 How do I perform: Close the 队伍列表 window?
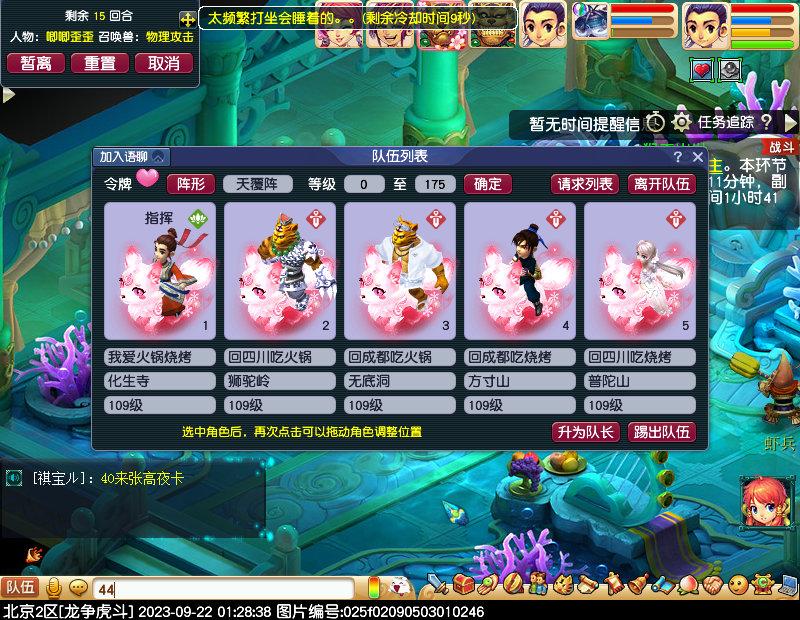pyautogui.click(x=697, y=157)
